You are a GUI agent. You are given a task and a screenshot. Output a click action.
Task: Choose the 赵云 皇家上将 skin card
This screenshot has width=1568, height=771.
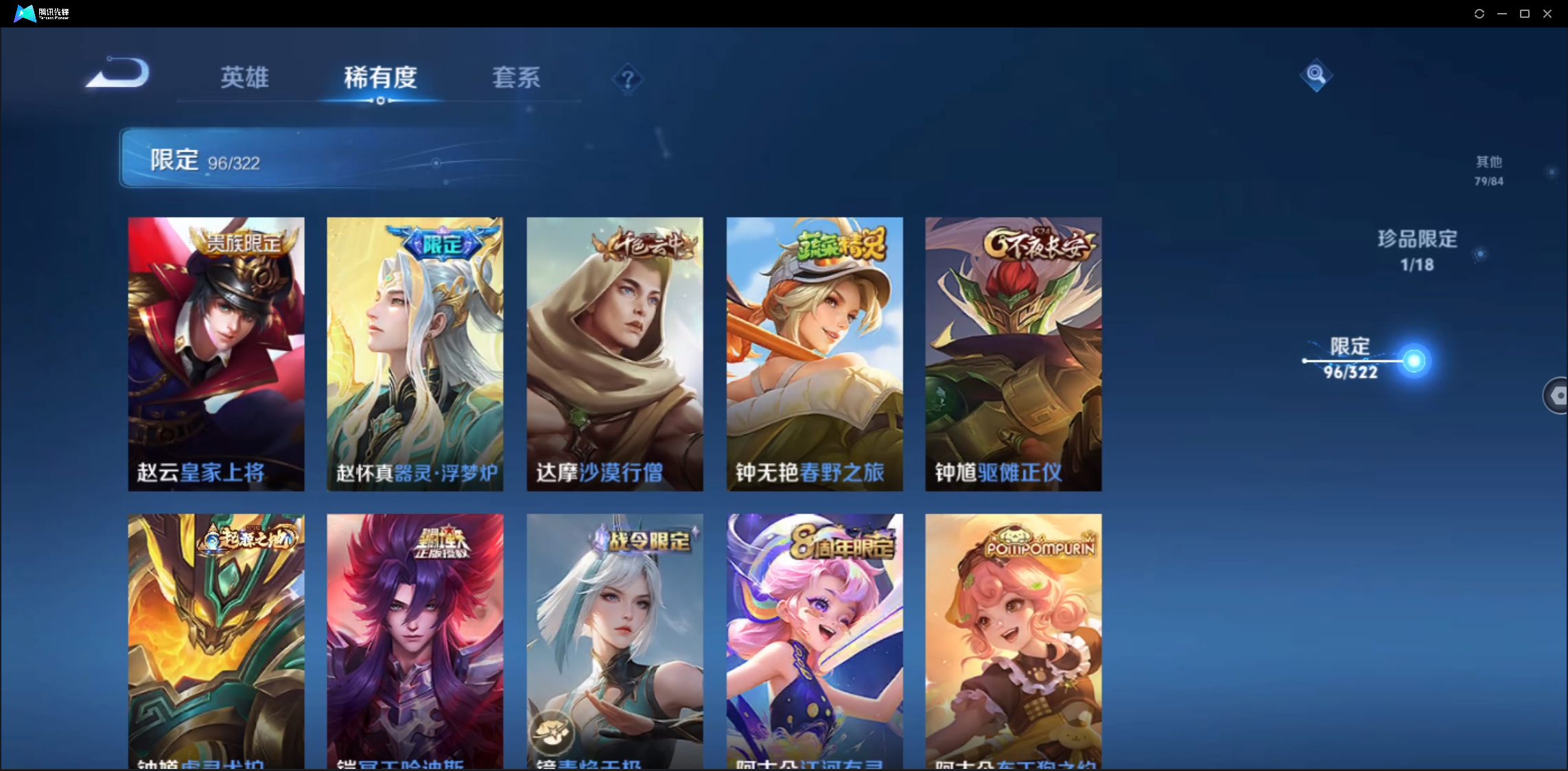(x=216, y=354)
